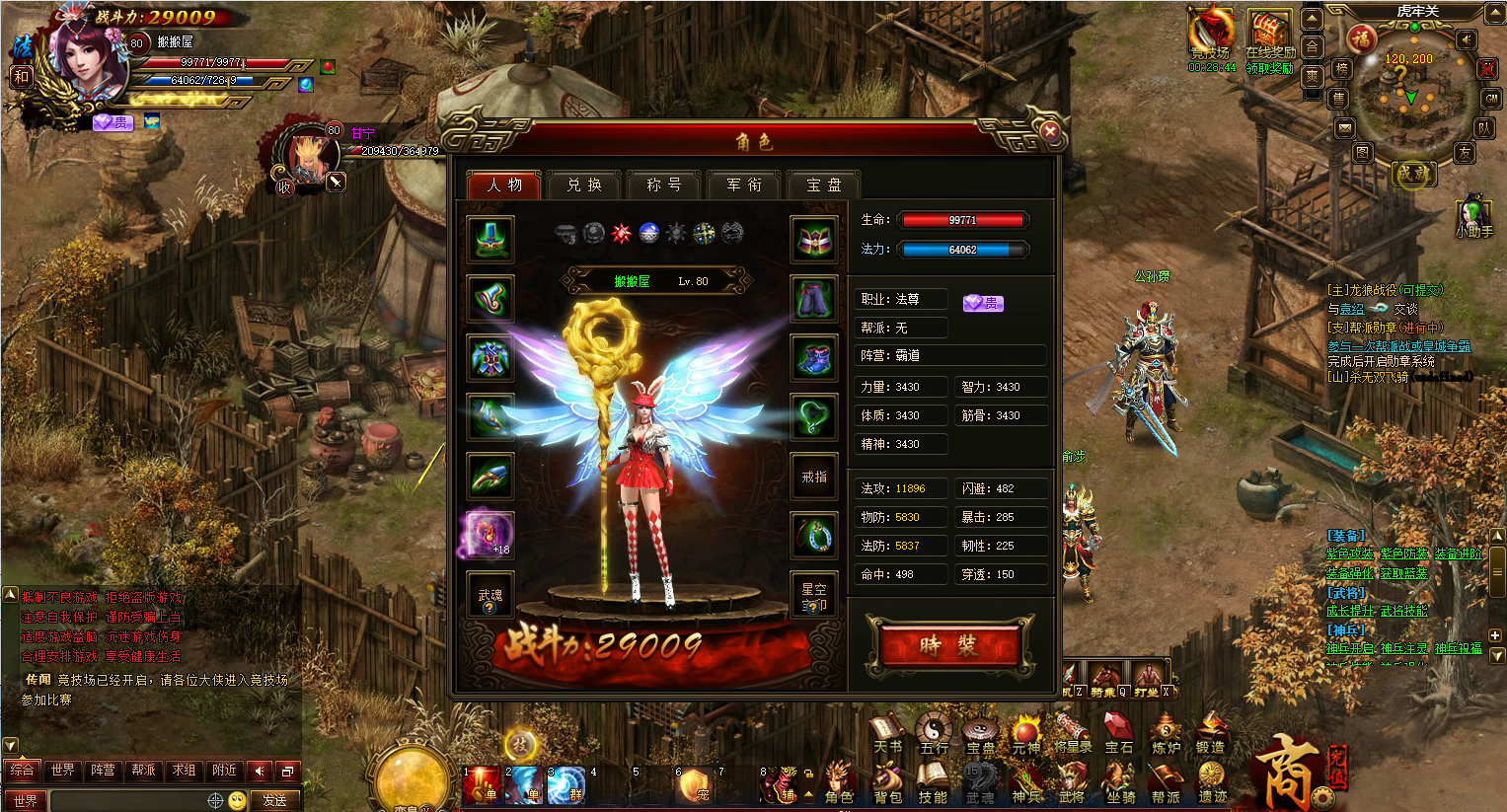The height and width of the screenshot is (812, 1507).
Task: Open the 锻造 forging menu
Action: click(1211, 734)
